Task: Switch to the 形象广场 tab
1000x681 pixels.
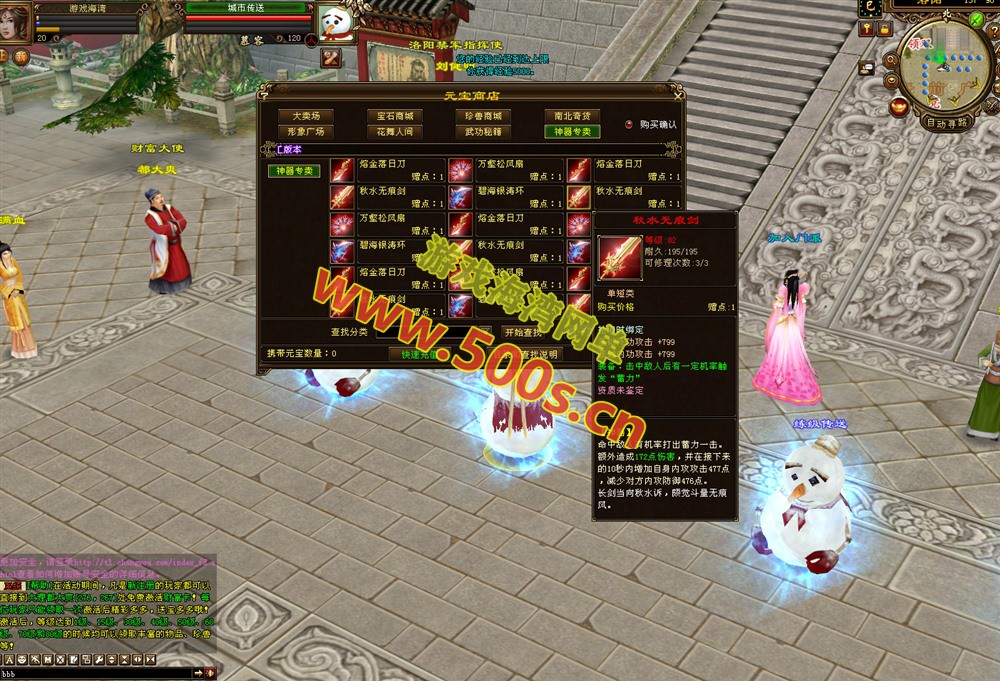Action: [x=306, y=131]
